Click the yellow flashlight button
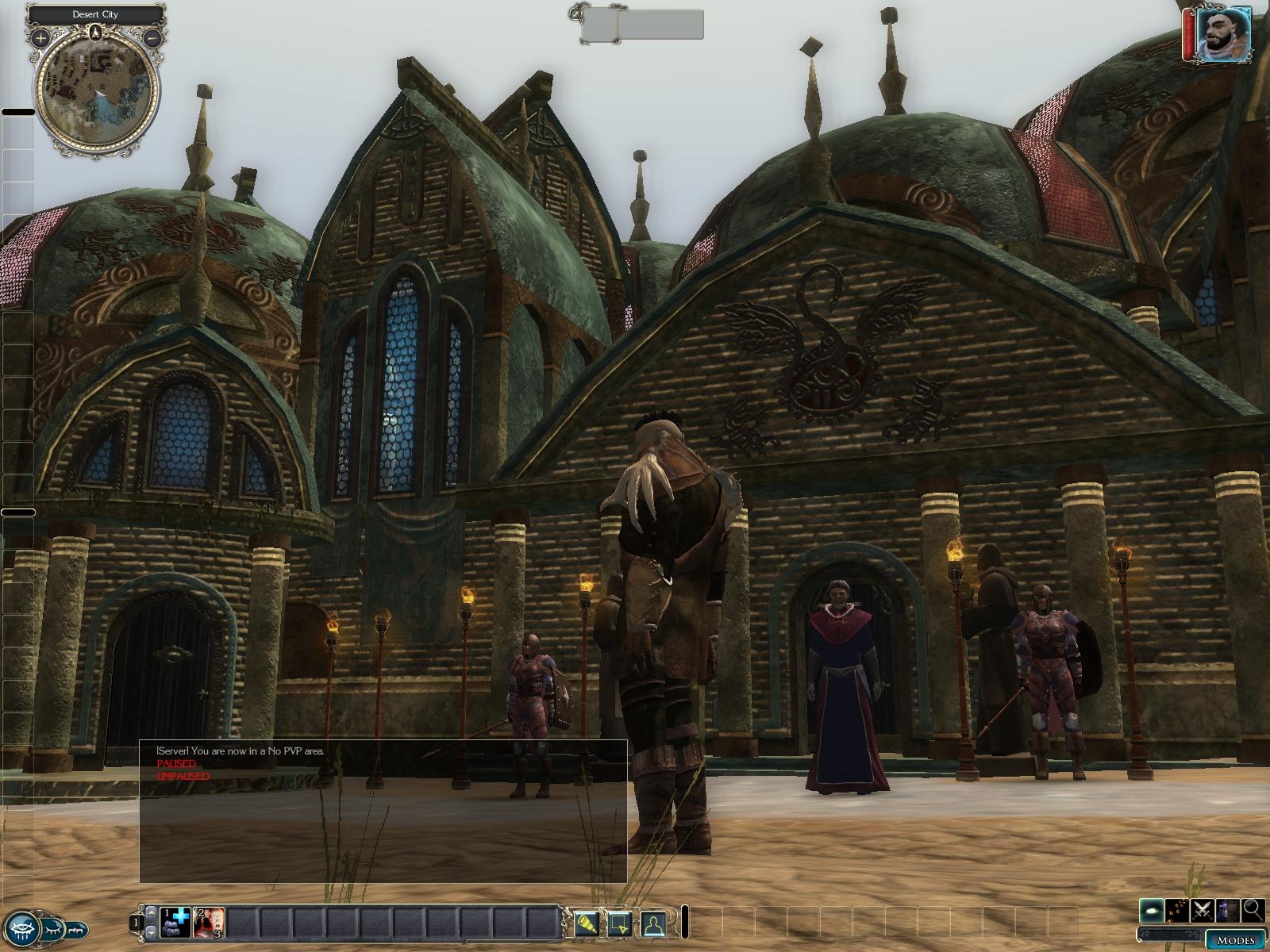Screen dimensions: 1270x952 click(x=587, y=923)
